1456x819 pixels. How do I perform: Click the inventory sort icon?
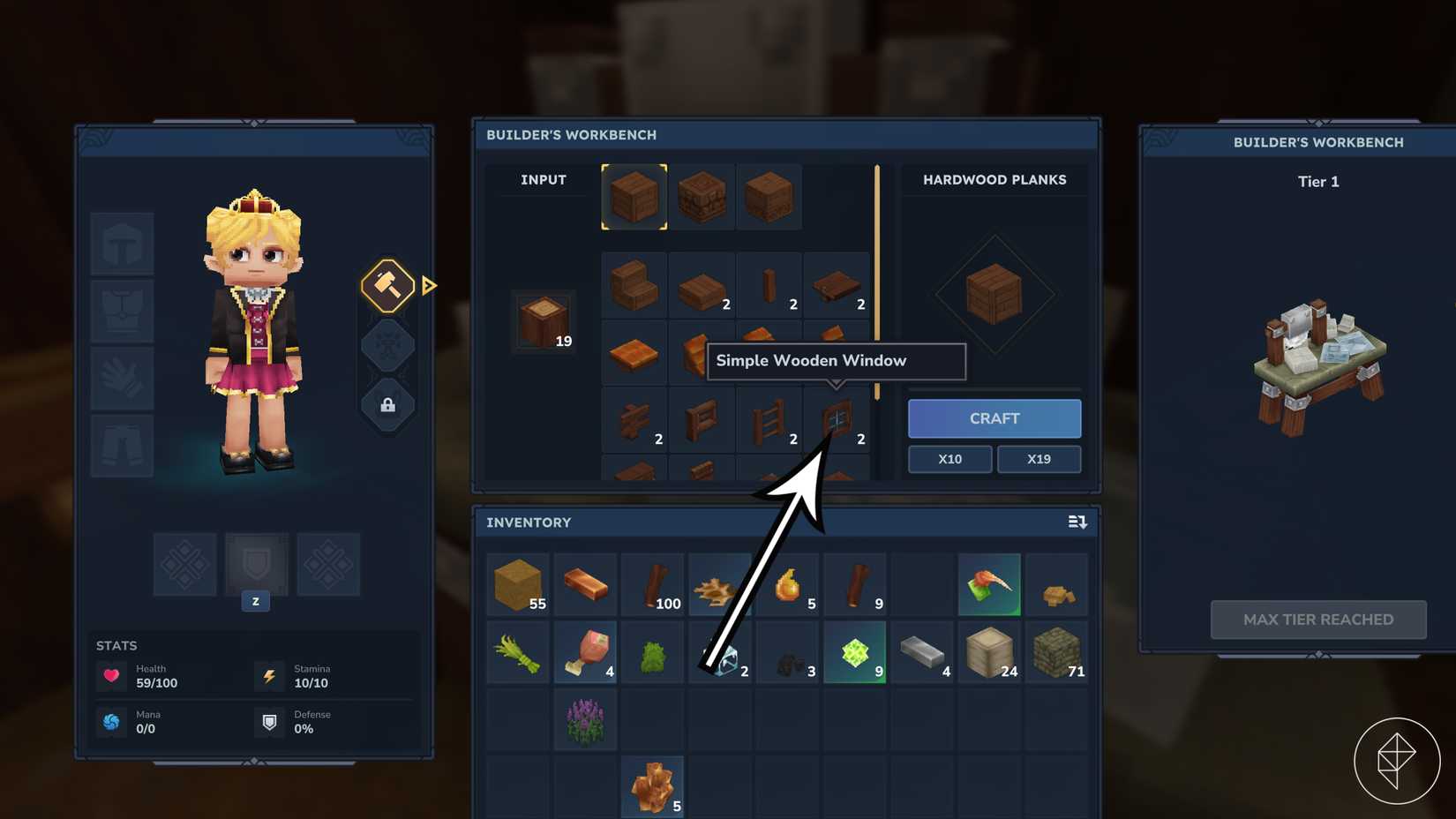tap(1078, 522)
